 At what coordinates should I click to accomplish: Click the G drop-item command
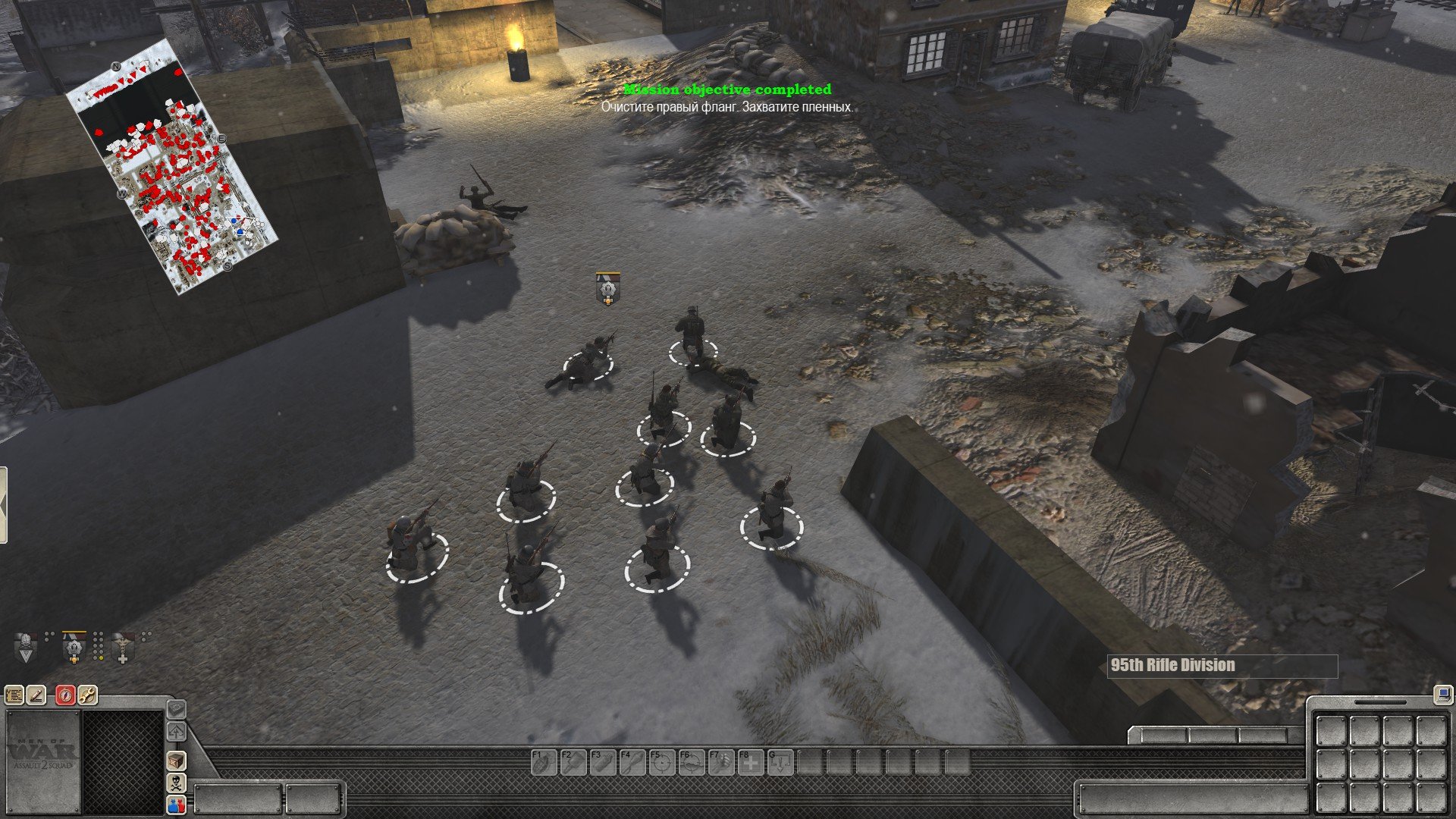(x=780, y=762)
